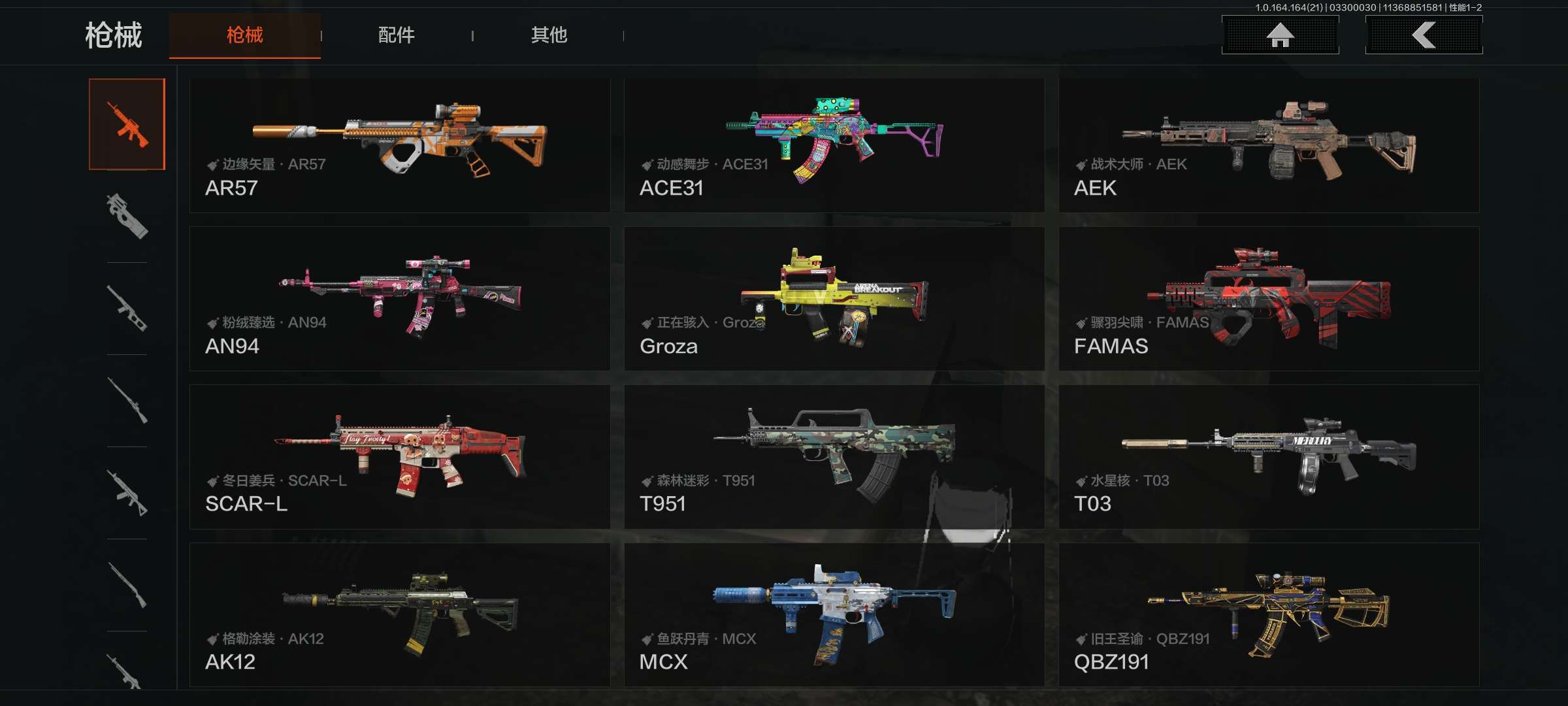
Task: Select the orange assault rifle category icon
Action: click(127, 124)
